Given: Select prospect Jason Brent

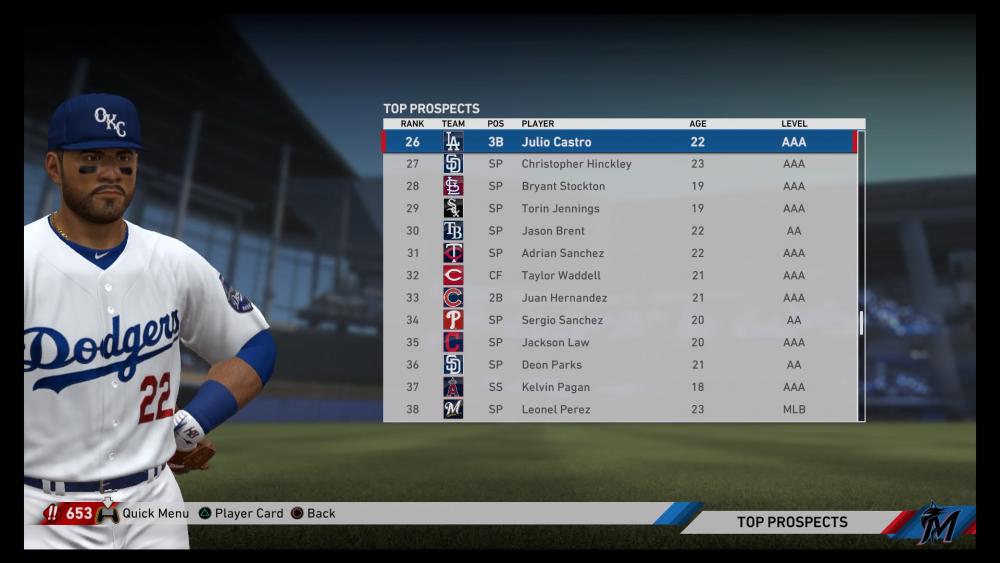Looking at the screenshot, I should tap(620, 231).
